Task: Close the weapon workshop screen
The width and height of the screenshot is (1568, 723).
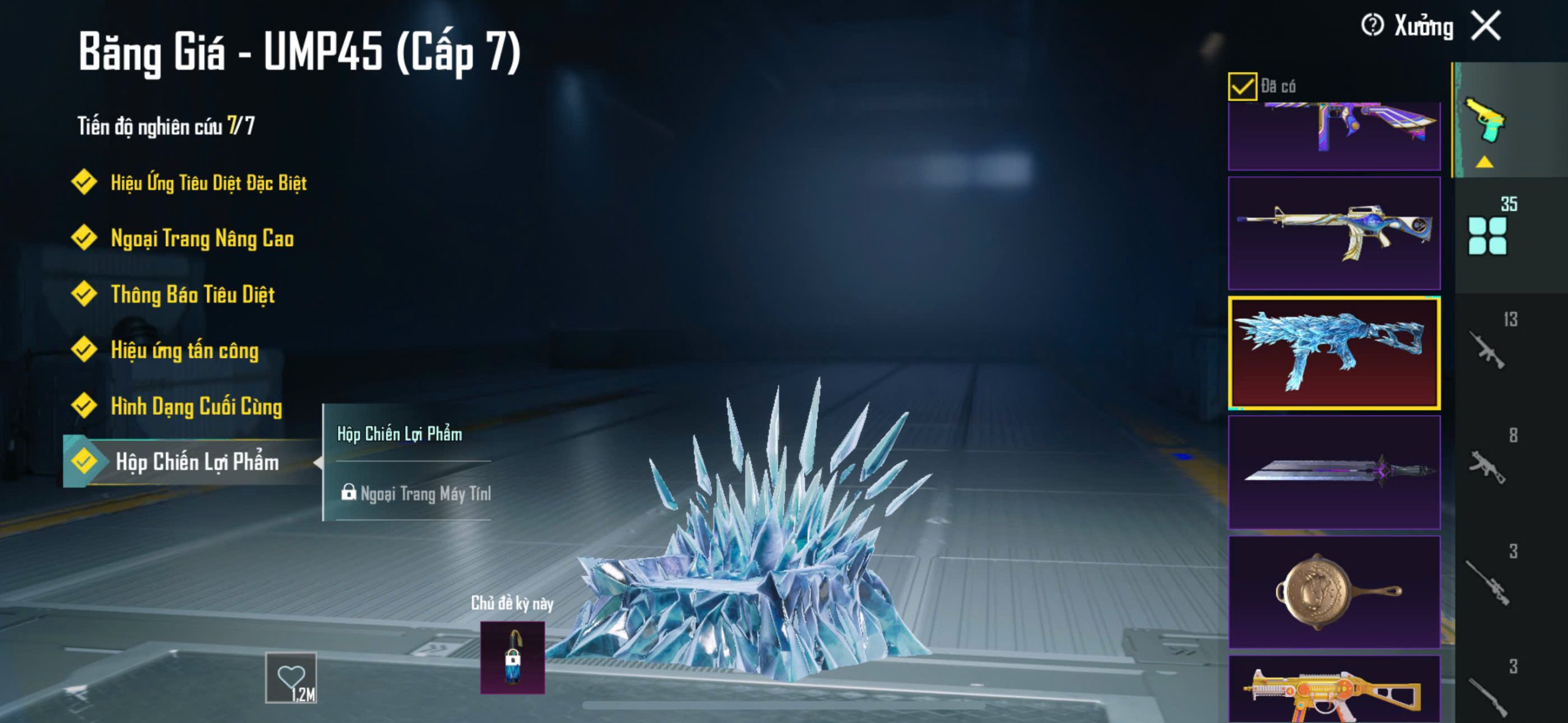Action: [1487, 26]
